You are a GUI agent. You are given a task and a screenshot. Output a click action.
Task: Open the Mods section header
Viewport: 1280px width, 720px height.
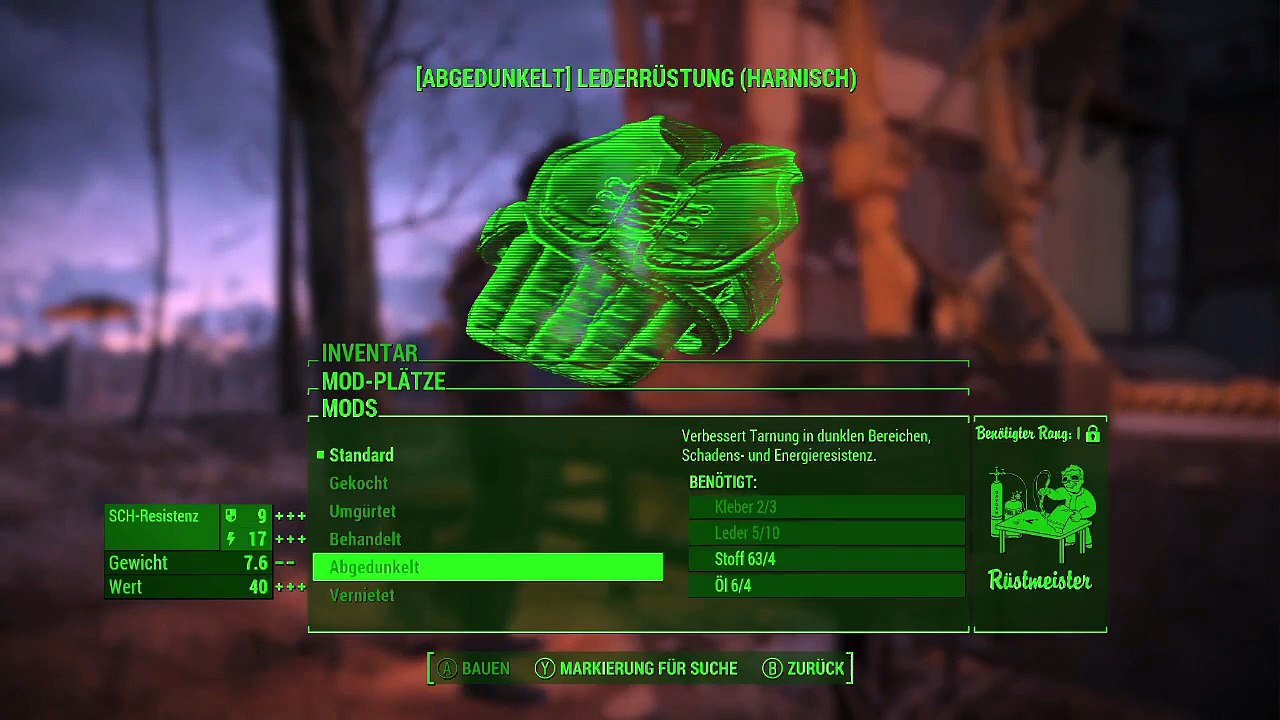click(349, 408)
